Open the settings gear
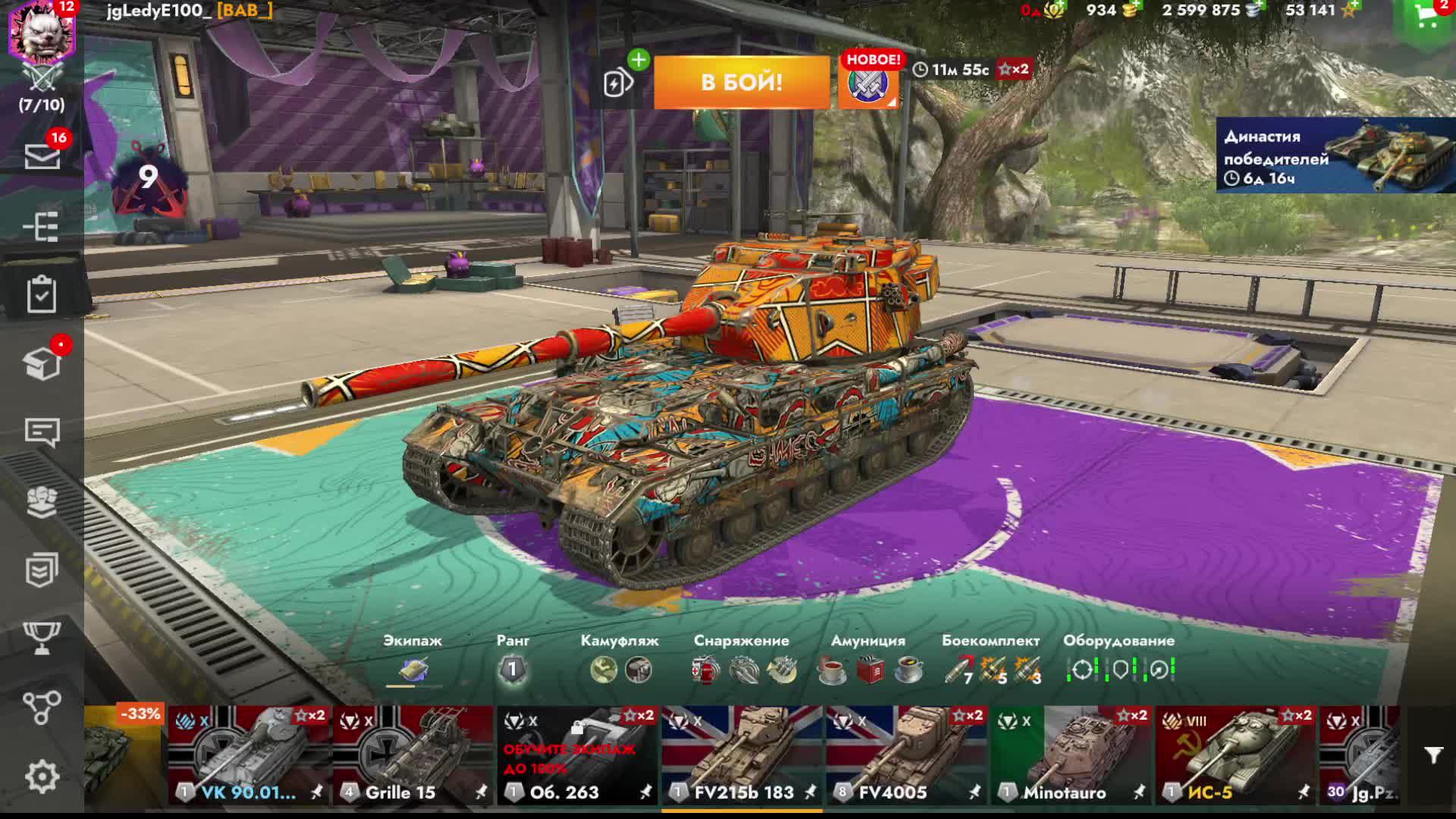The height and width of the screenshot is (819, 1456). (42, 777)
